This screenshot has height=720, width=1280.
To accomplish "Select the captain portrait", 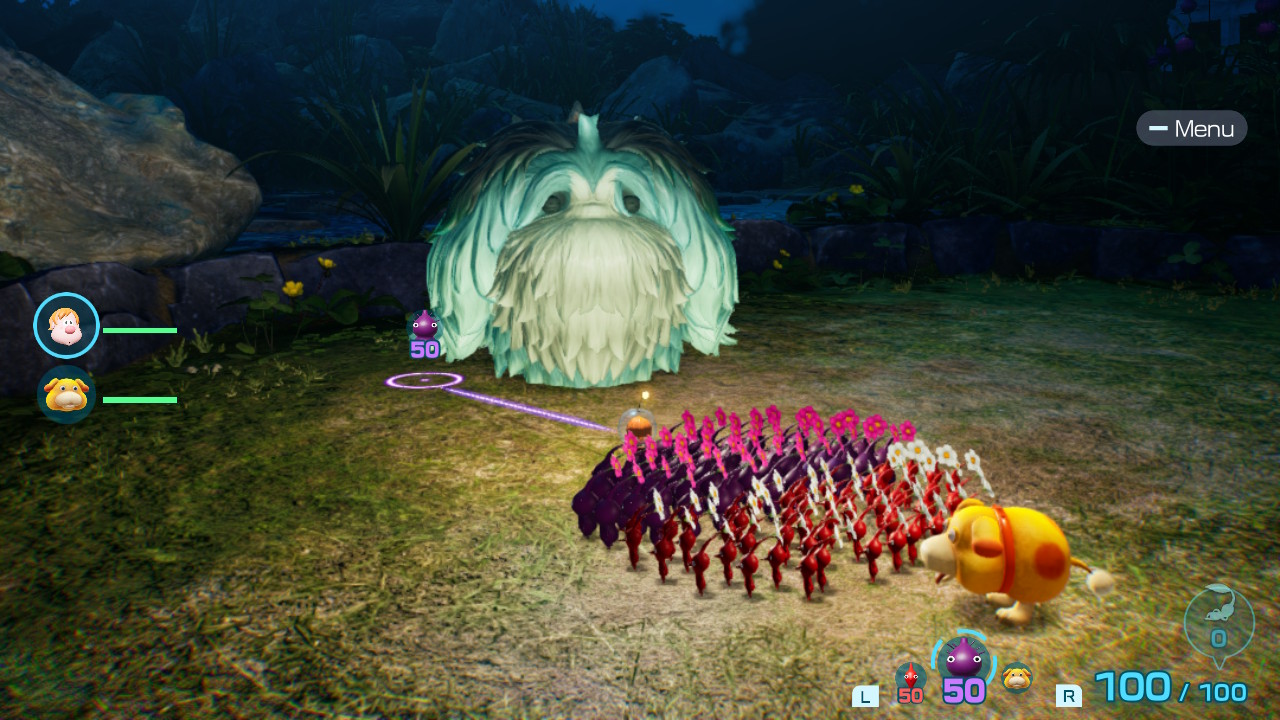I will (x=66, y=325).
